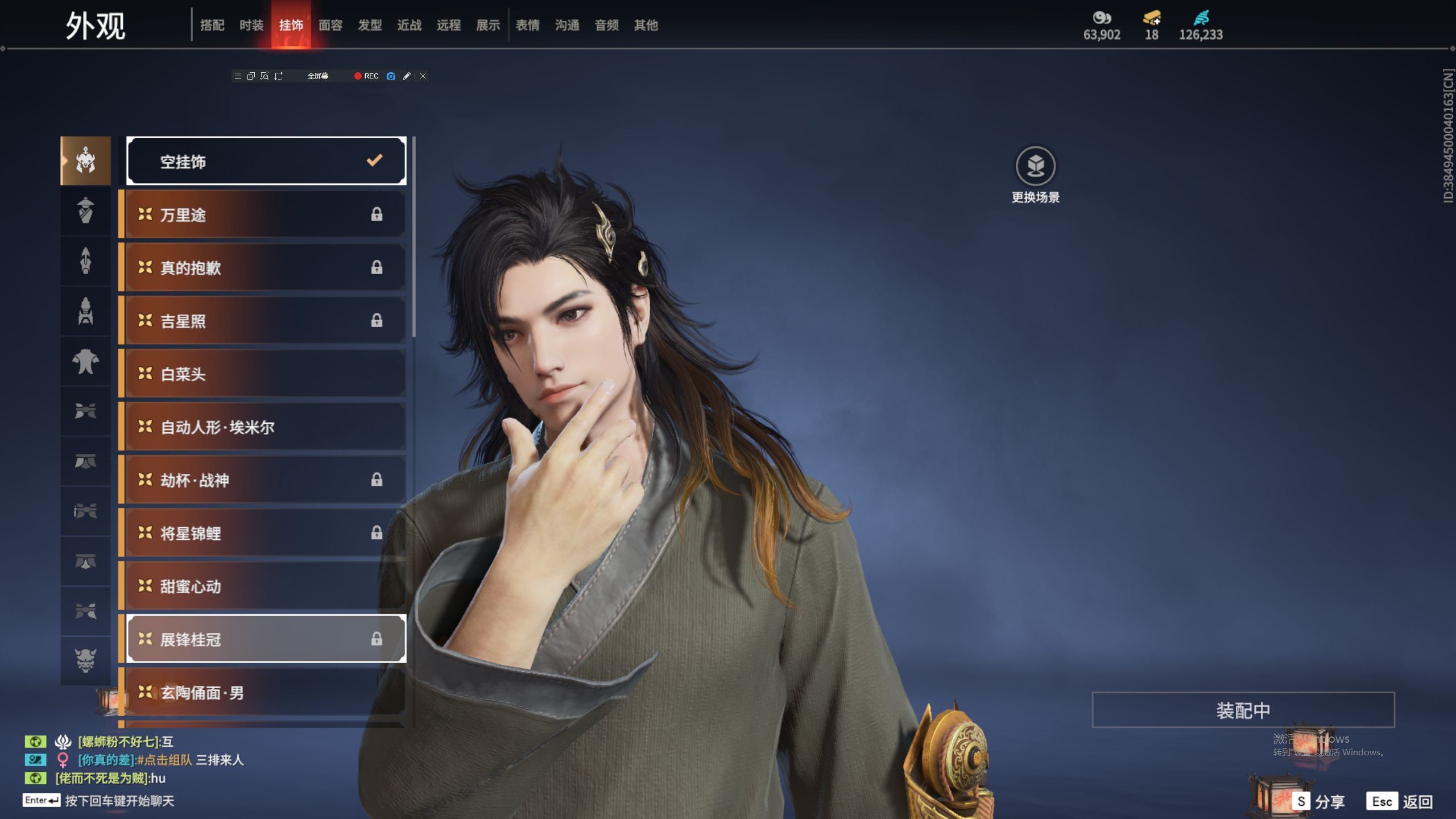This screenshot has width=1456, height=819.
Task: Open the 分享 share option
Action: coord(1319,801)
